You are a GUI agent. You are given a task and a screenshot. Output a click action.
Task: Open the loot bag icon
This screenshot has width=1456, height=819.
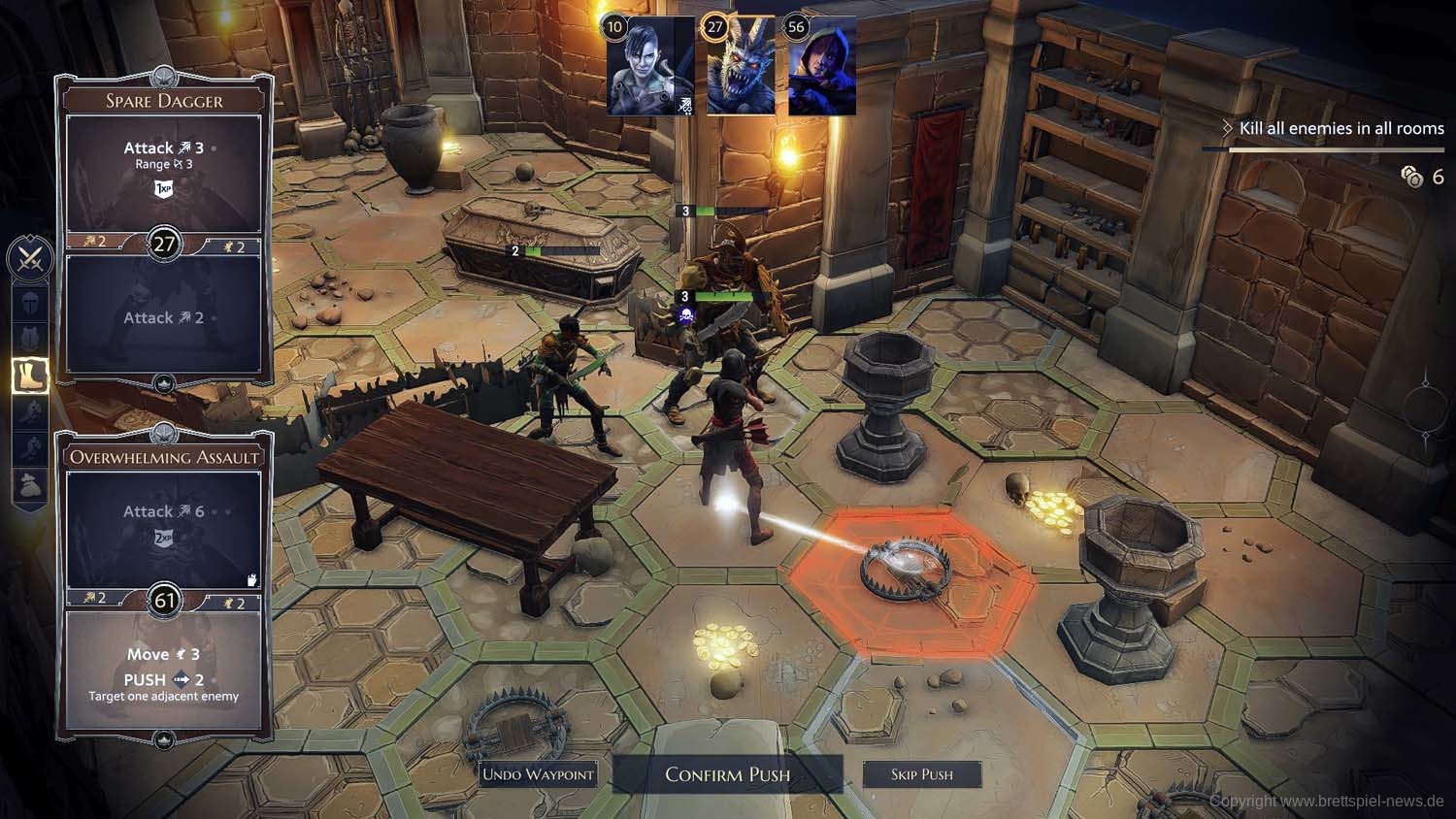point(29,485)
